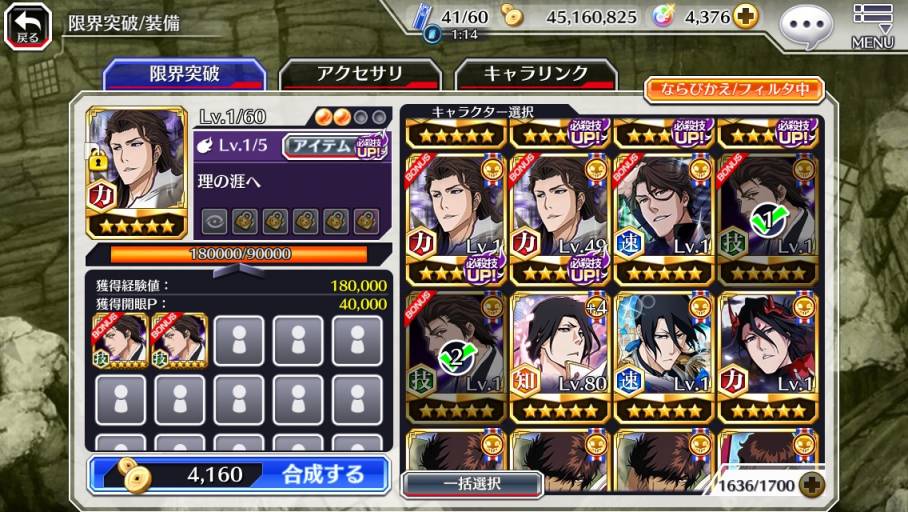
Task: Add more spirit orbs with the plus button
Action: tap(745, 16)
